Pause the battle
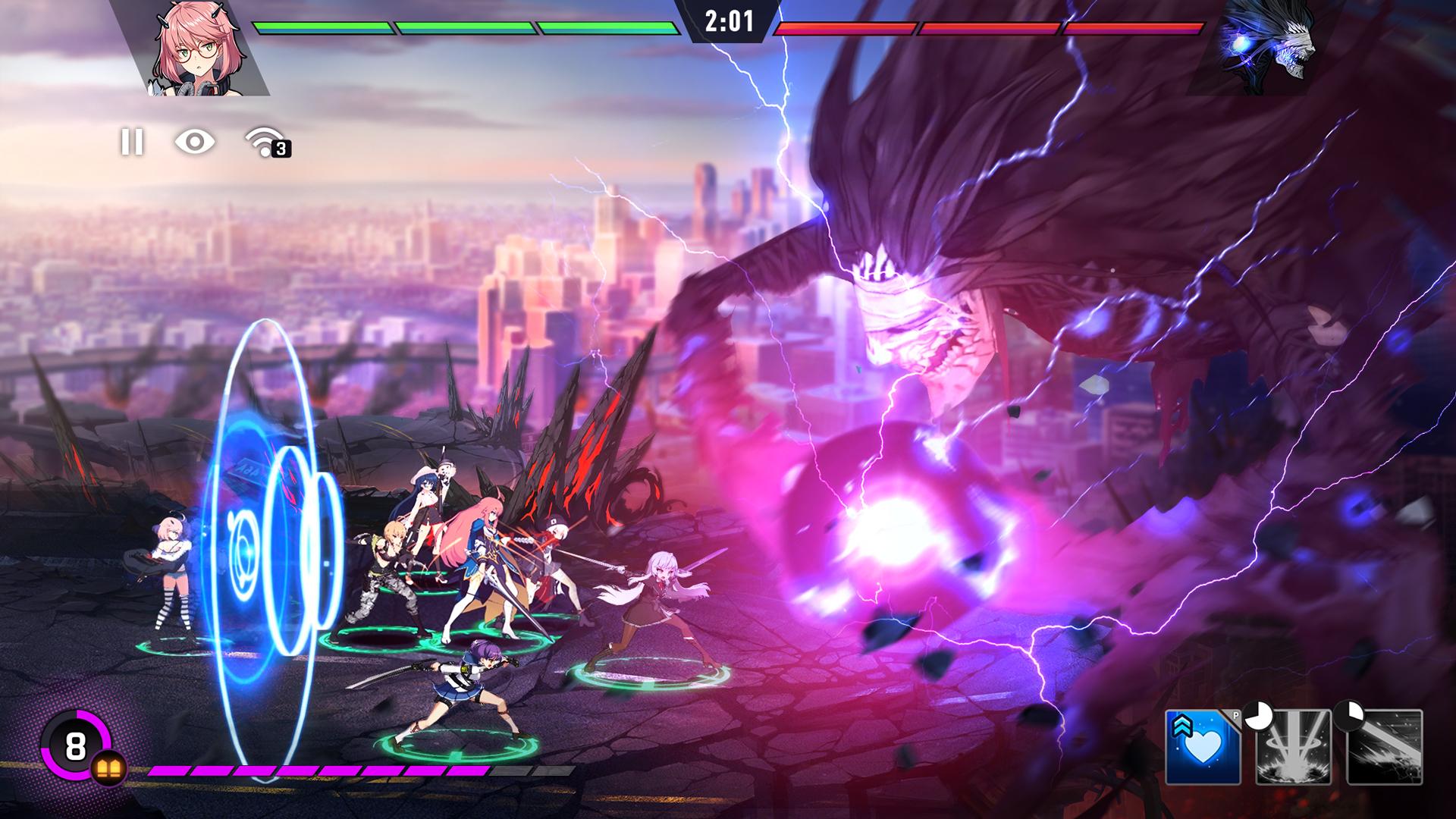The width and height of the screenshot is (1456, 819). pos(132,142)
